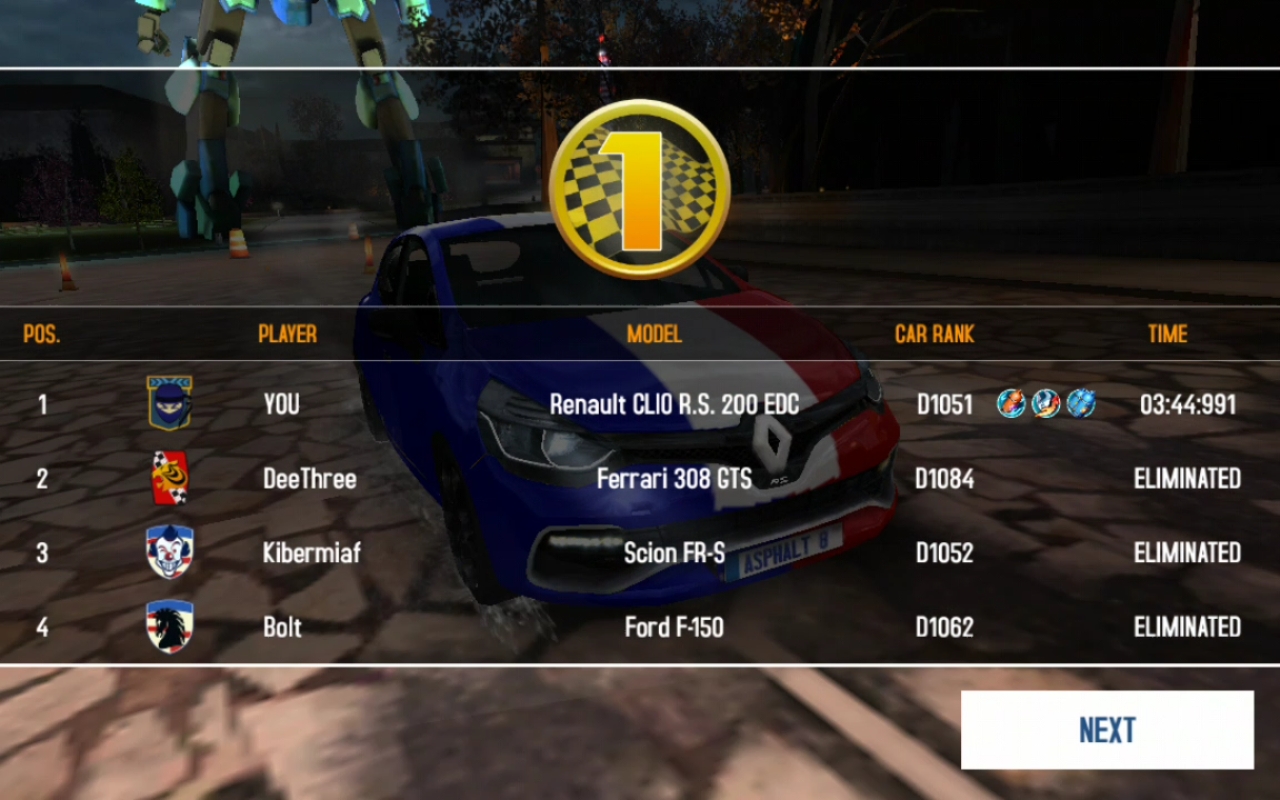Click DeeThree's D1084 car rank
Image resolution: width=1280 pixels, height=800 pixels.
(x=944, y=478)
